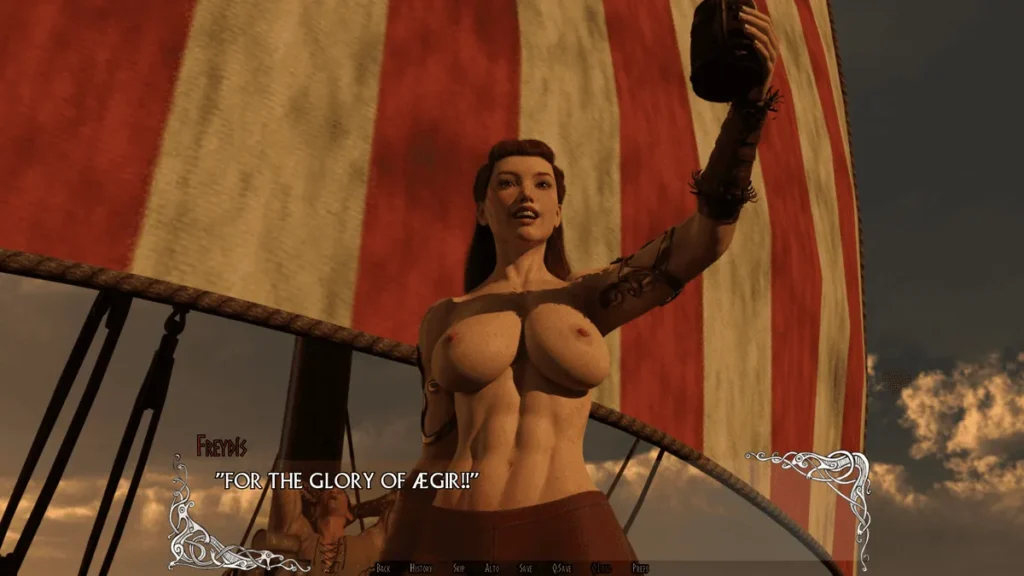
Task: Quick save with Q.Save
Action: click(x=562, y=568)
